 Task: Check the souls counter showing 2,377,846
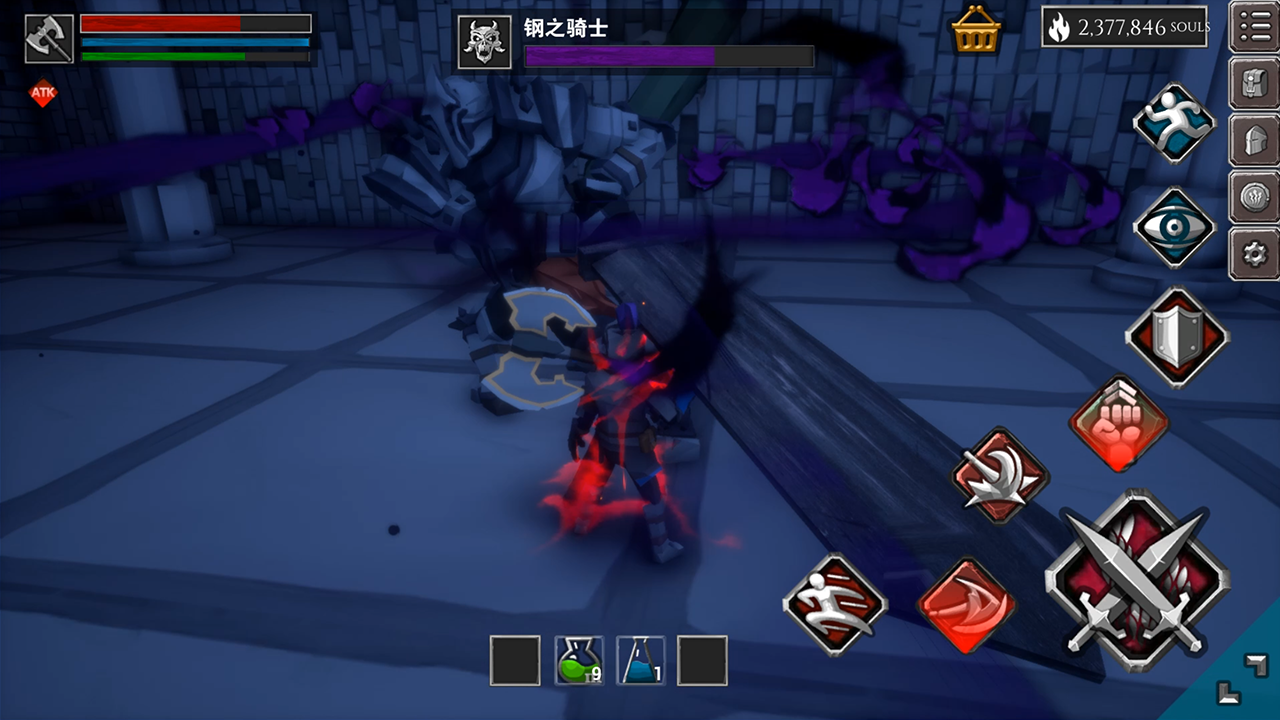[x=1125, y=28]
